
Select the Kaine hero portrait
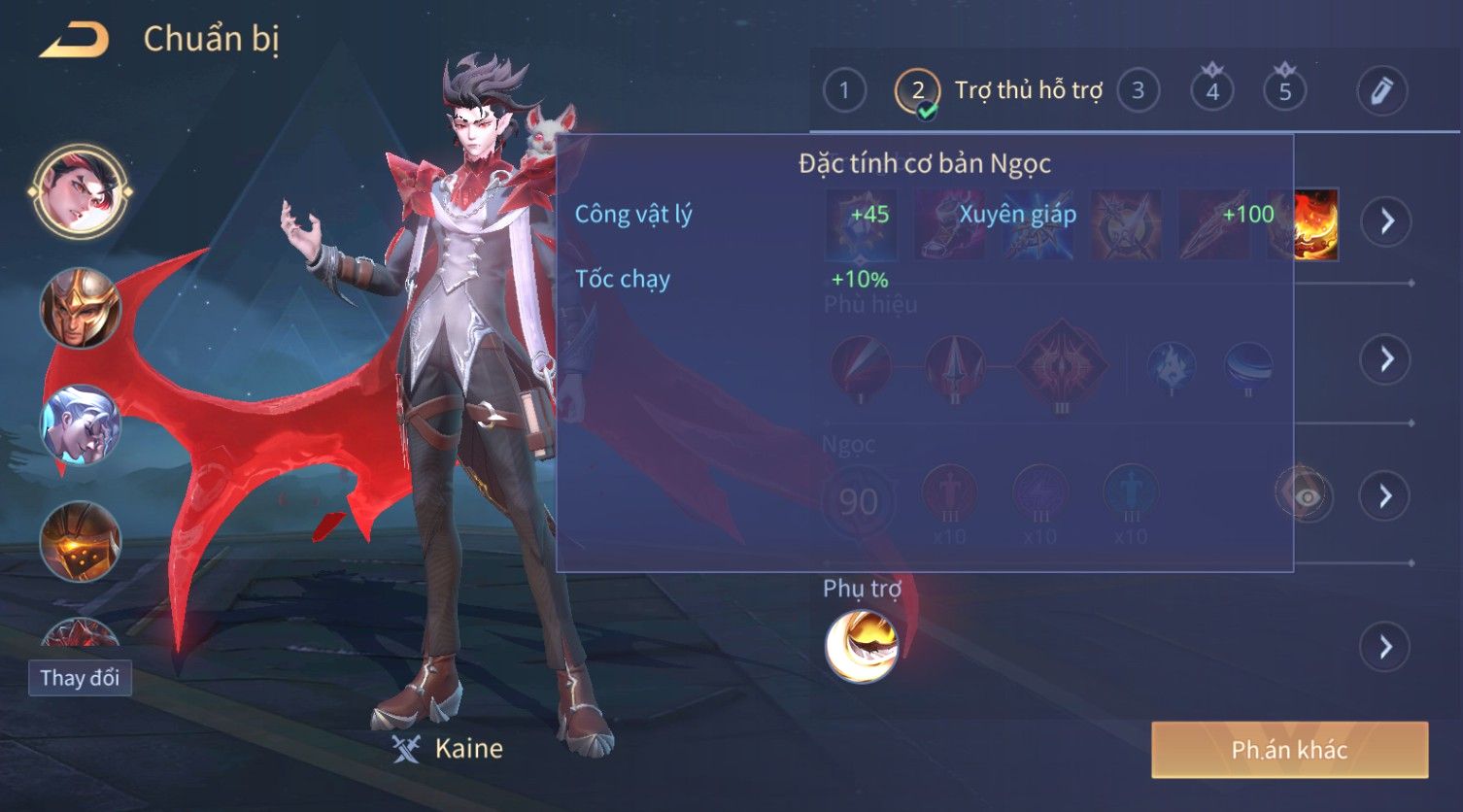coord(81,191)
